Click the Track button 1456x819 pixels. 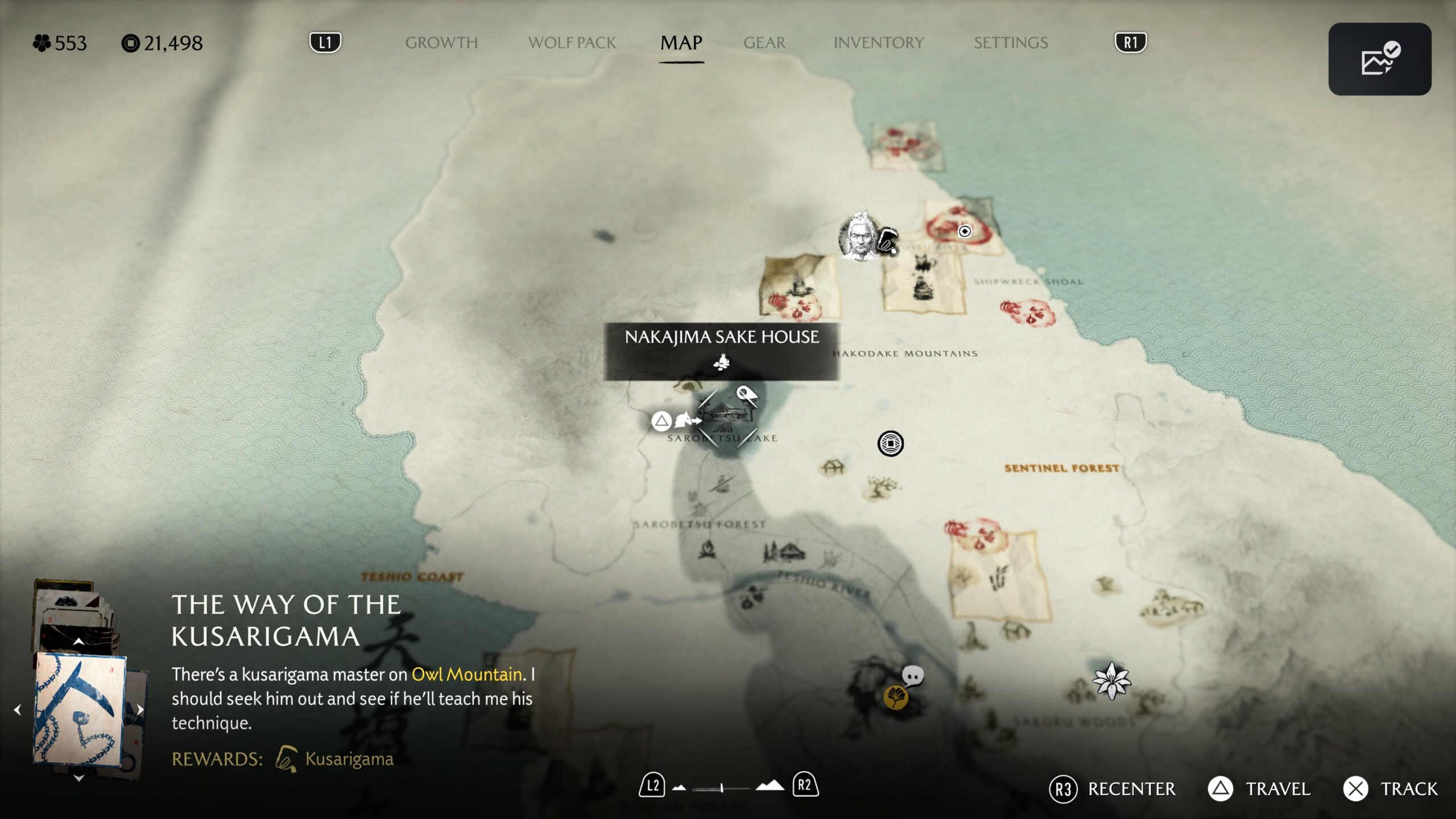[1391, 789]
